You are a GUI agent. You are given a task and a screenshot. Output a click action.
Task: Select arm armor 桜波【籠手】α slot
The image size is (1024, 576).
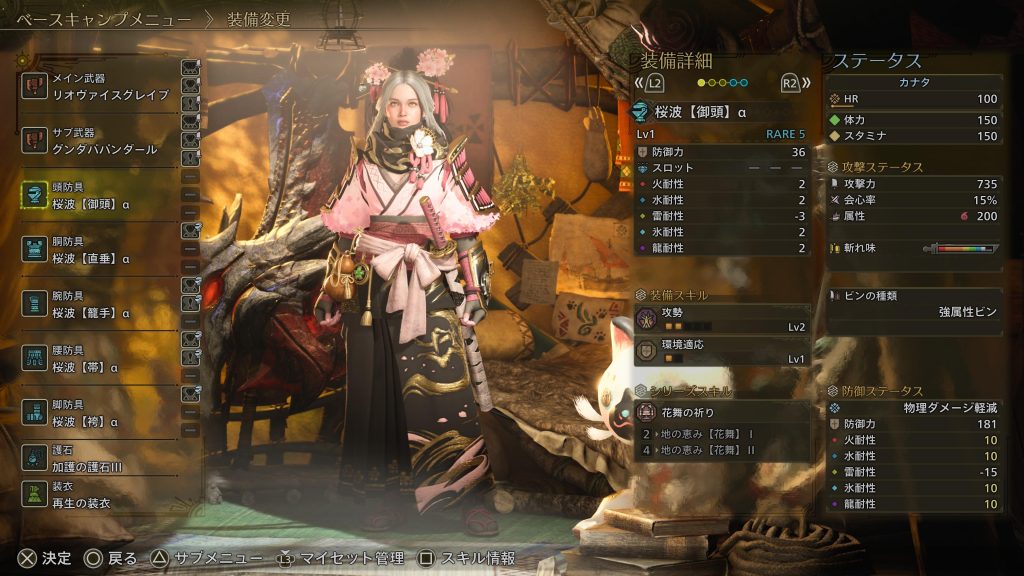pyautogui.click(x=100, y=305)
